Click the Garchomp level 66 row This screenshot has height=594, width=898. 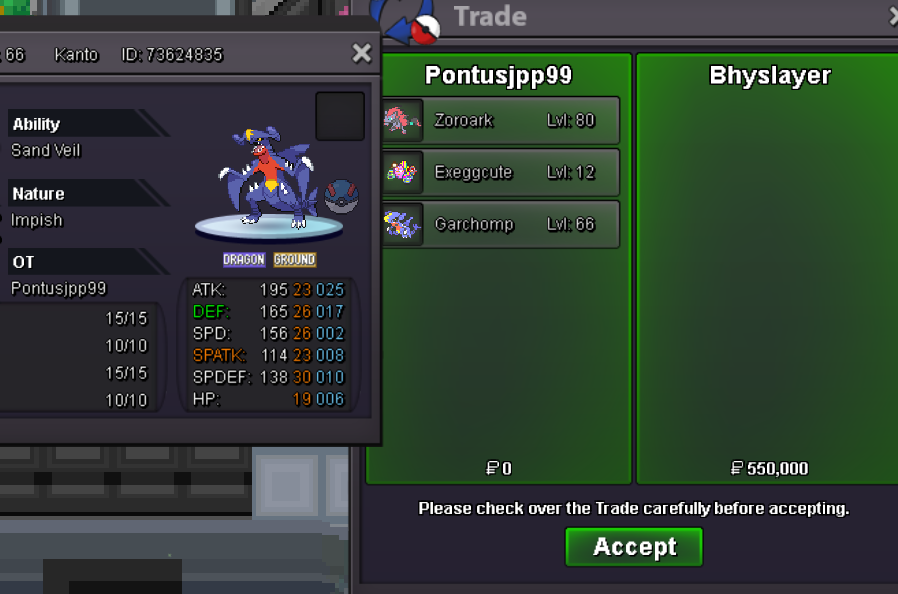pyautogui.click(x=500, y=225)
